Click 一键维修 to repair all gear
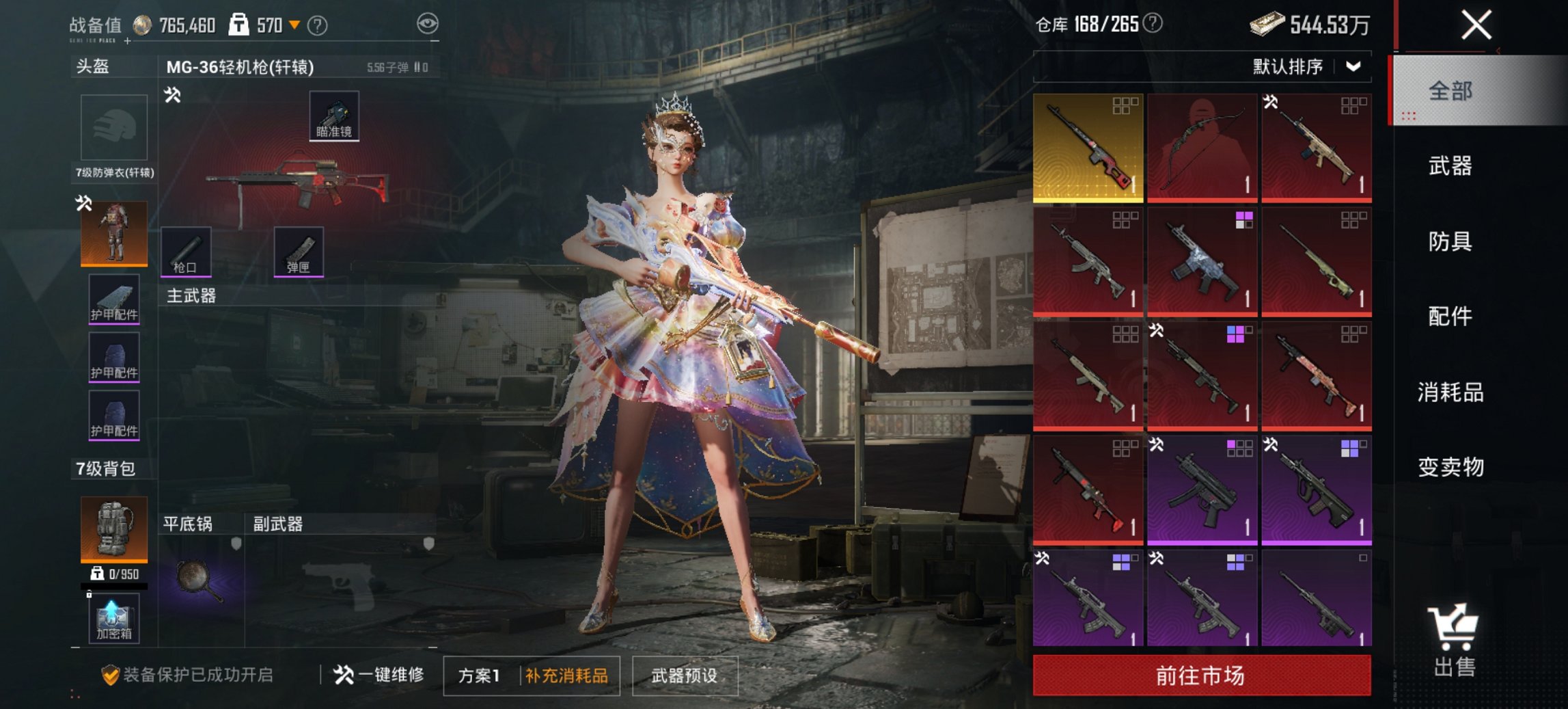1568x709 pixels. (379, 675)
